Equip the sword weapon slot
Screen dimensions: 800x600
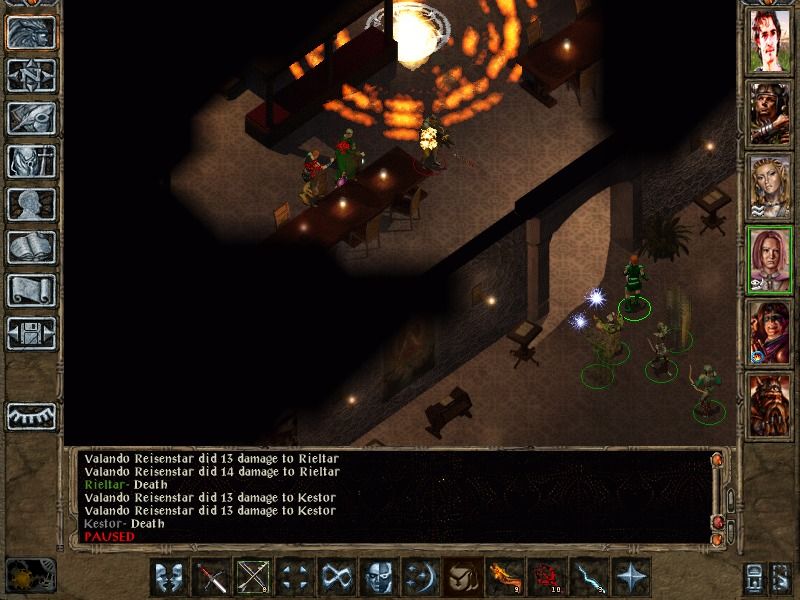[x=211, y=578]
